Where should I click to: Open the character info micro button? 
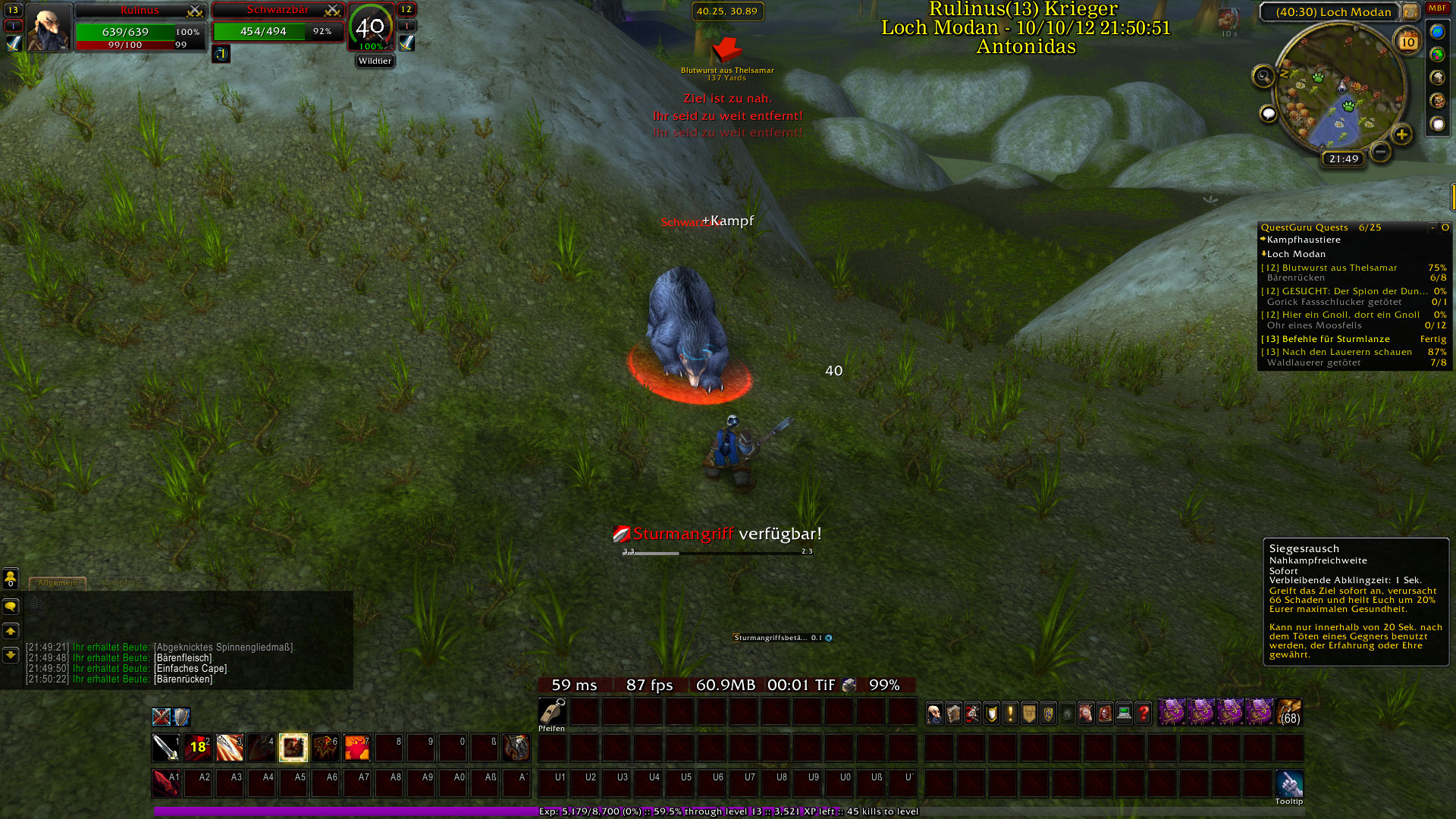coord(935,713)
